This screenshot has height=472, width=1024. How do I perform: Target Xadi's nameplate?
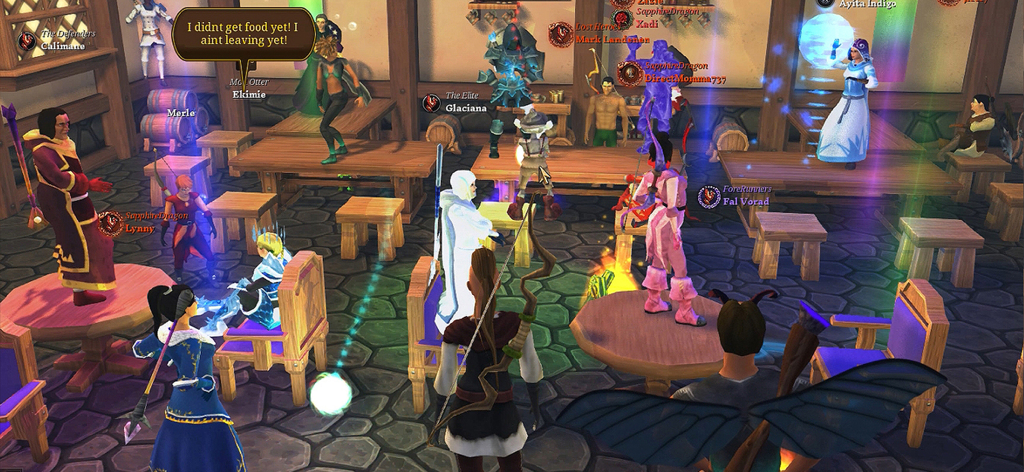coord(648,22)
